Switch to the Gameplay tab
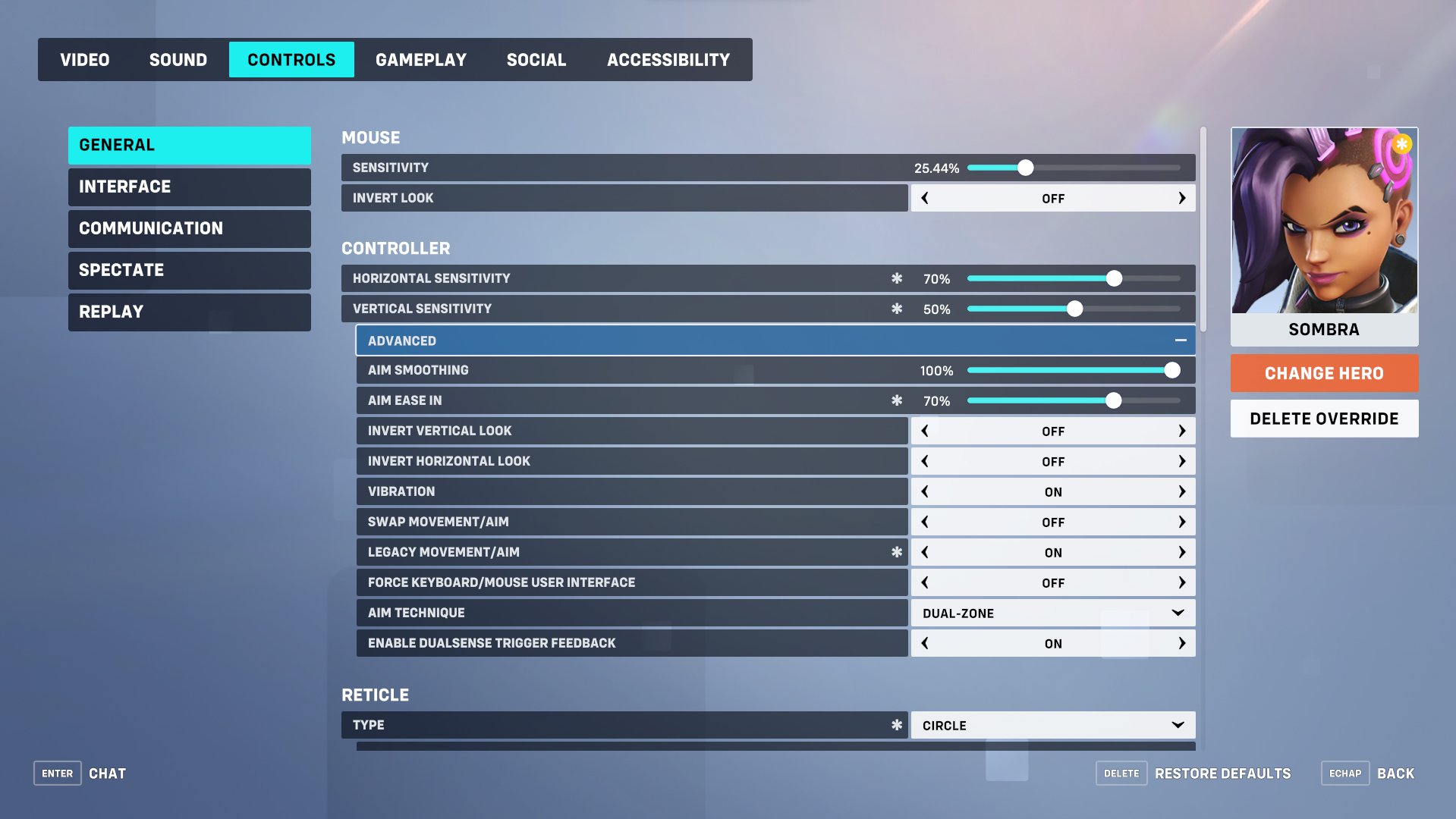1456x819 pixels. (x=421, y=59)
